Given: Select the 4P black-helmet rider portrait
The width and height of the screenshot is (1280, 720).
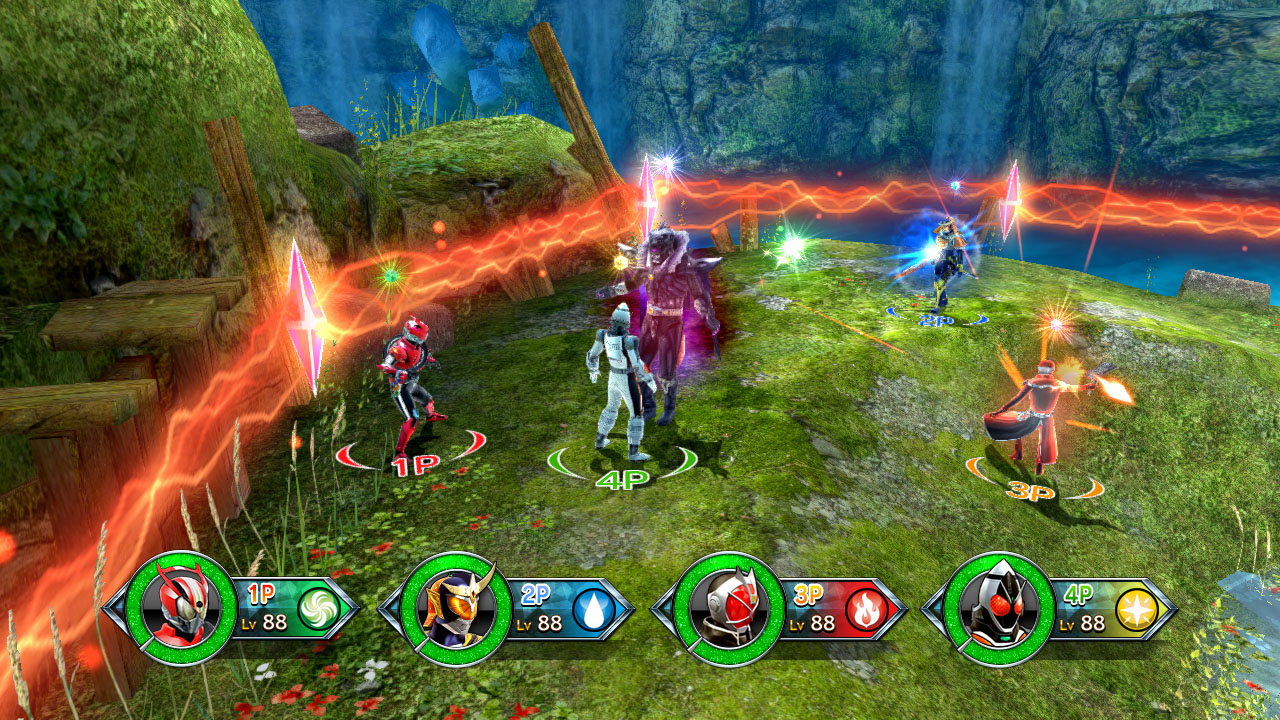Looking at the screenshot, I should pos(998,608).
